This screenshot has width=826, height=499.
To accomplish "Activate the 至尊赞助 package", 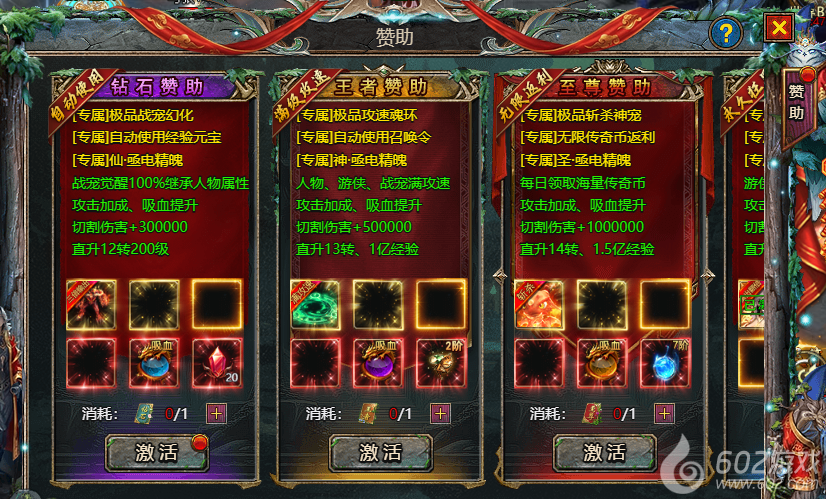I will coord(605,452).
